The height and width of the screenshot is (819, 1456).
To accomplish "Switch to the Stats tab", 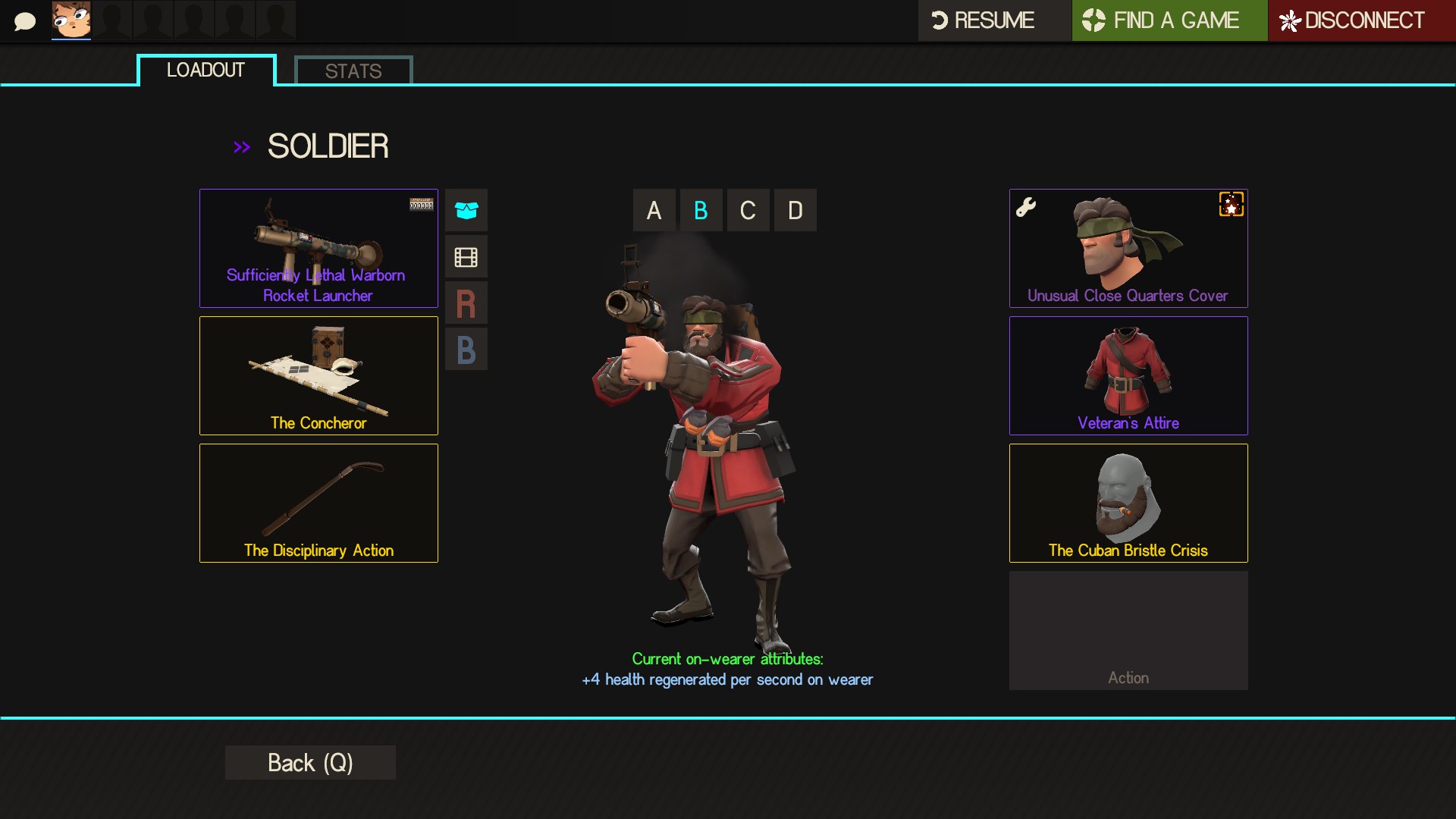I will pyautogui.click(x=353, y=71).
